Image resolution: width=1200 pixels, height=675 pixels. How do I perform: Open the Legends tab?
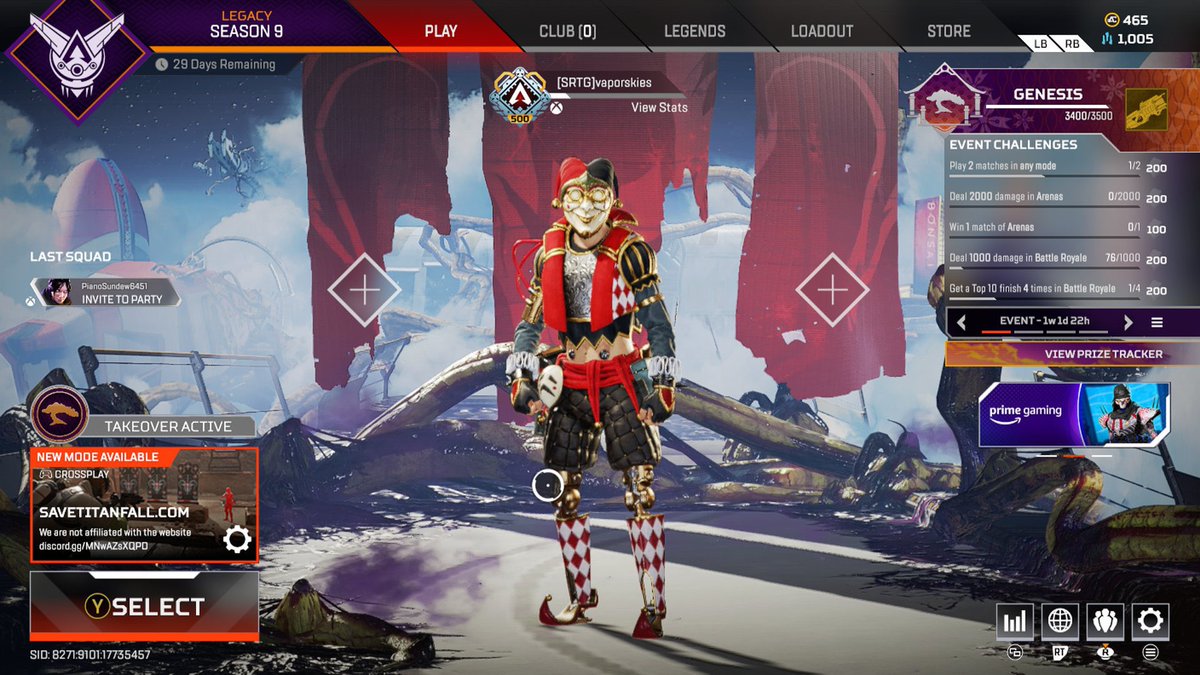694,31
